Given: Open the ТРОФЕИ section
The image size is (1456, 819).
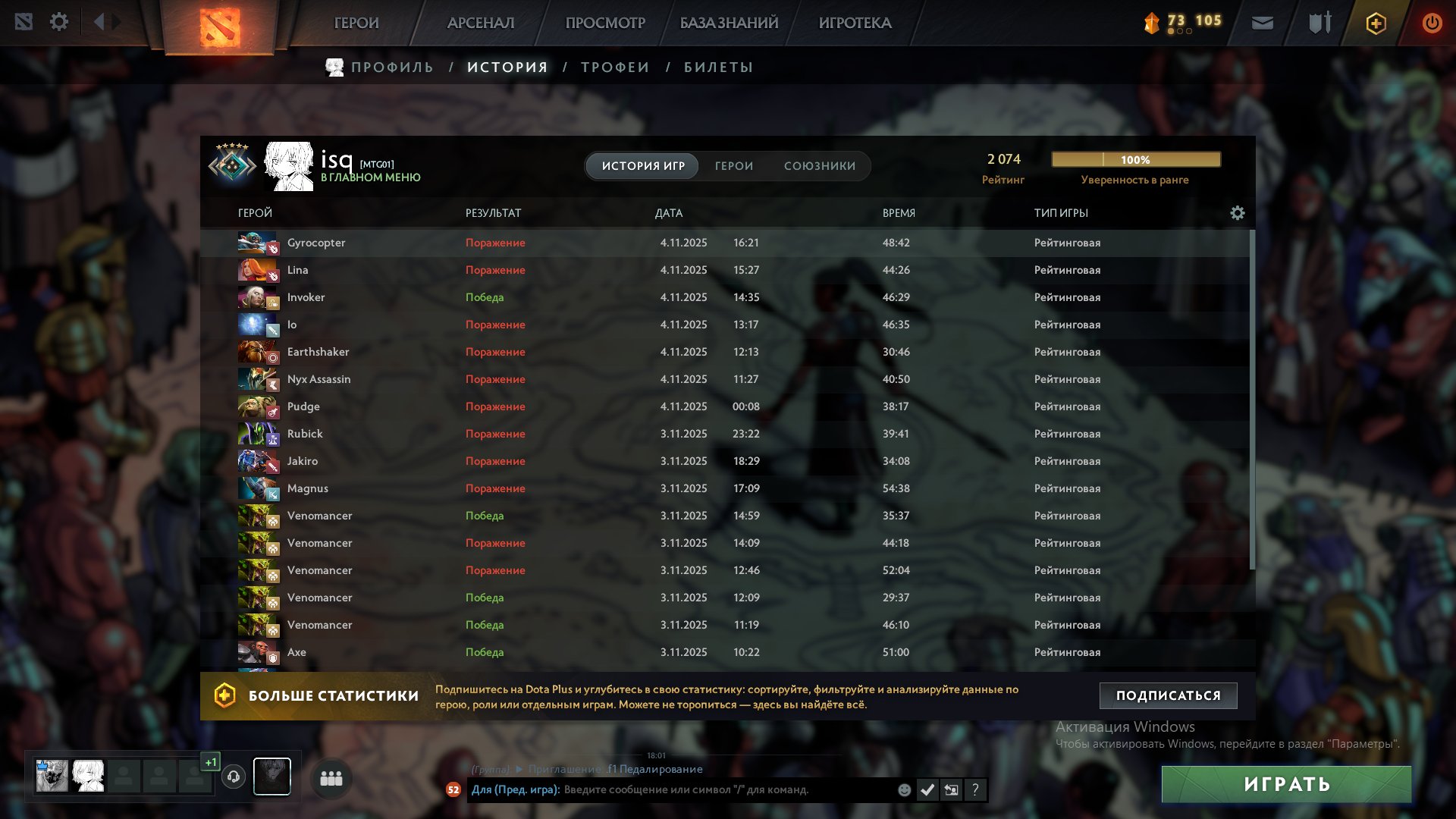Looking at the screenshot, I should click(614, 67).
